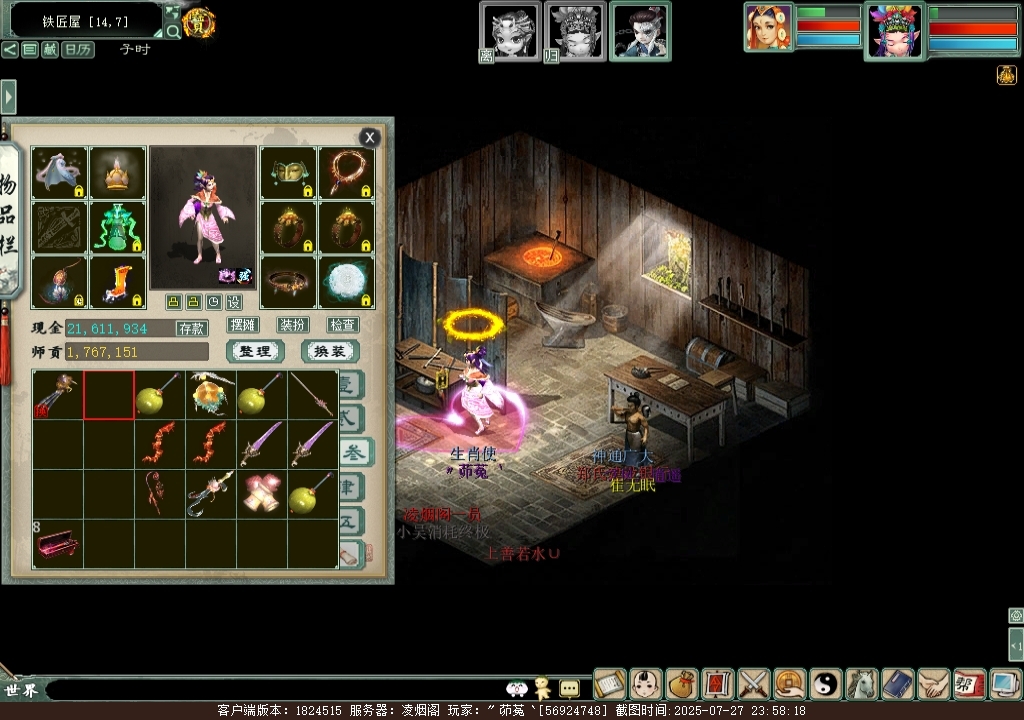
Task: Select the equipped golden helmet slot
Action: (x=118, y=173)
